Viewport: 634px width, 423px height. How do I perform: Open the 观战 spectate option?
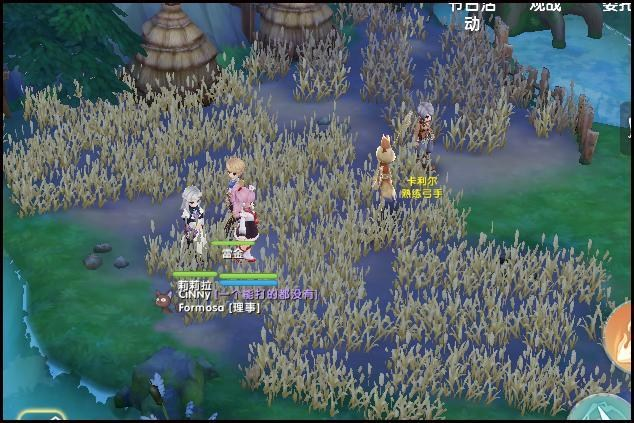click(x=545, y=6)
